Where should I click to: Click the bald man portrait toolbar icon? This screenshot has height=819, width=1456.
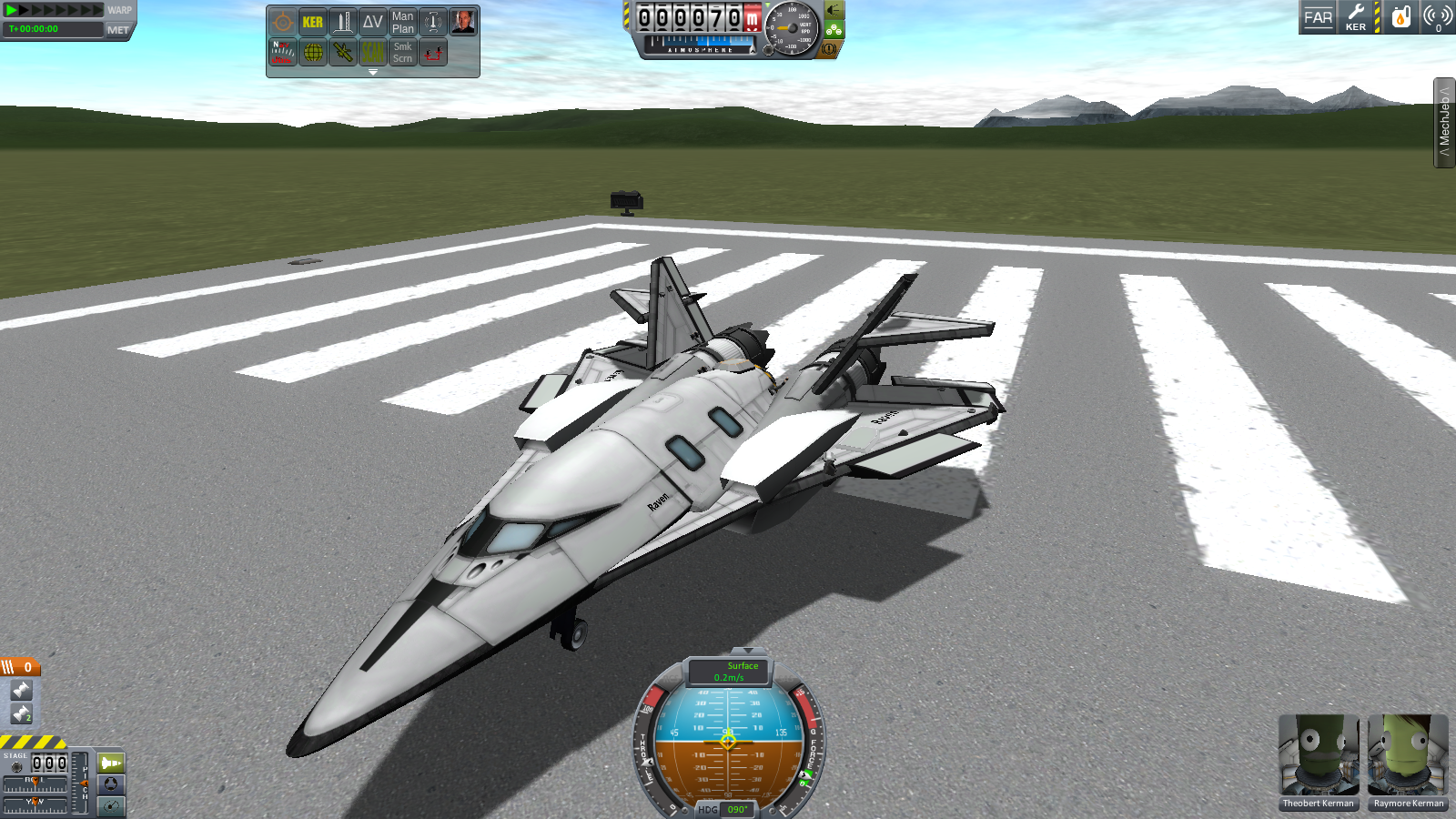[462, 22]
